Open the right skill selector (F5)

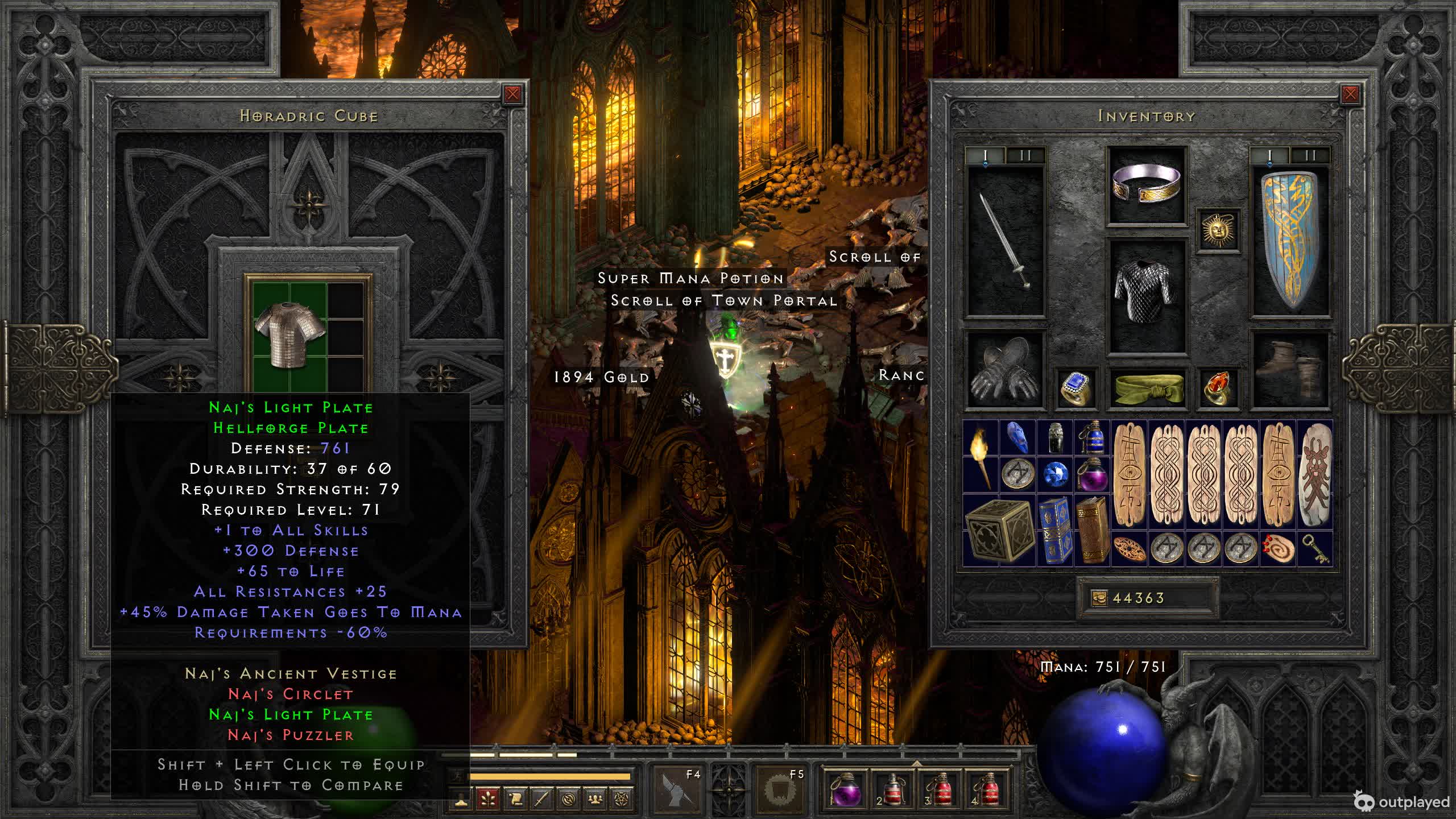click(x=780, y=789)
